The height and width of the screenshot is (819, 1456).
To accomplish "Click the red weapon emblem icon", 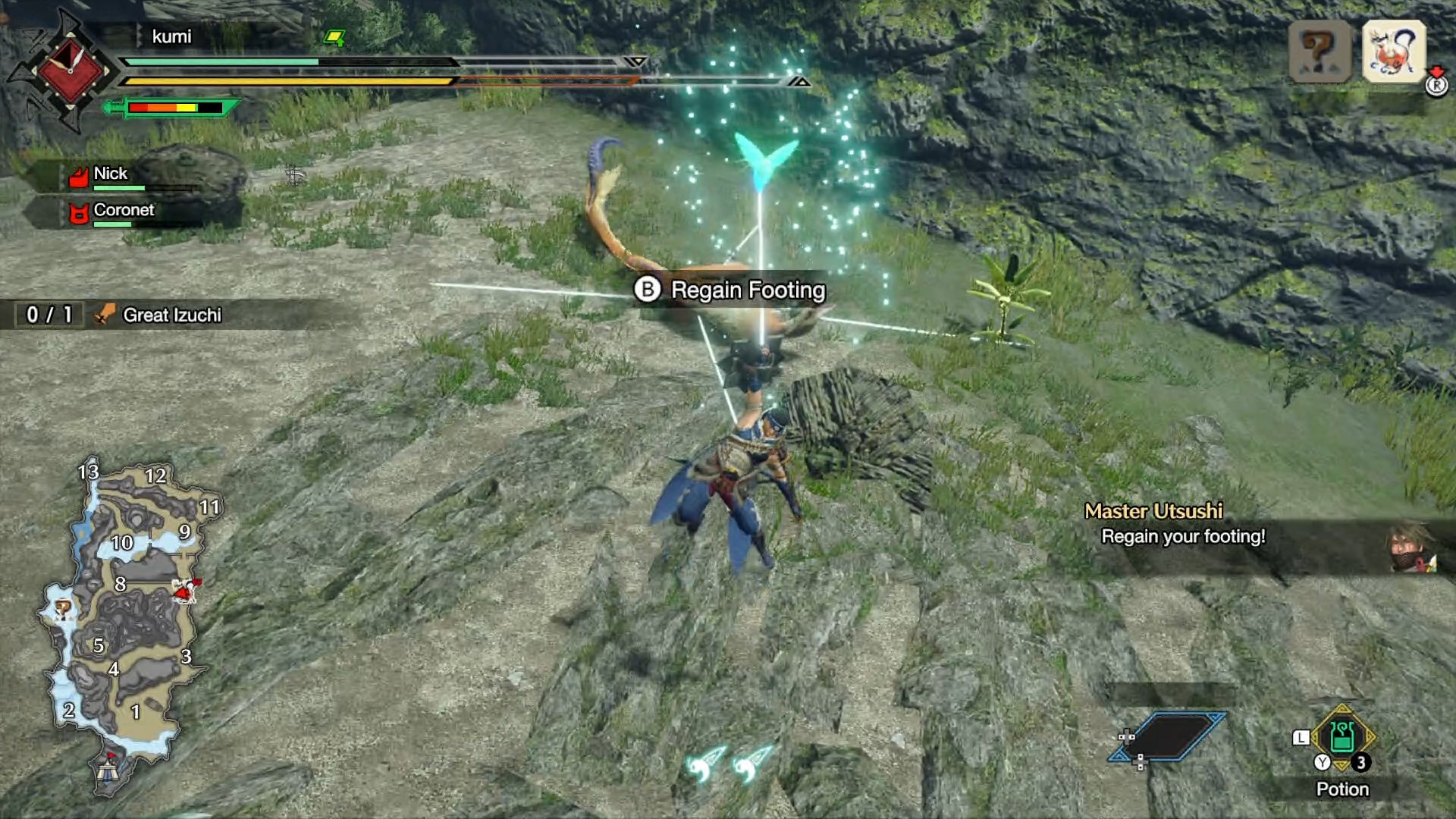I will [70, 71].
